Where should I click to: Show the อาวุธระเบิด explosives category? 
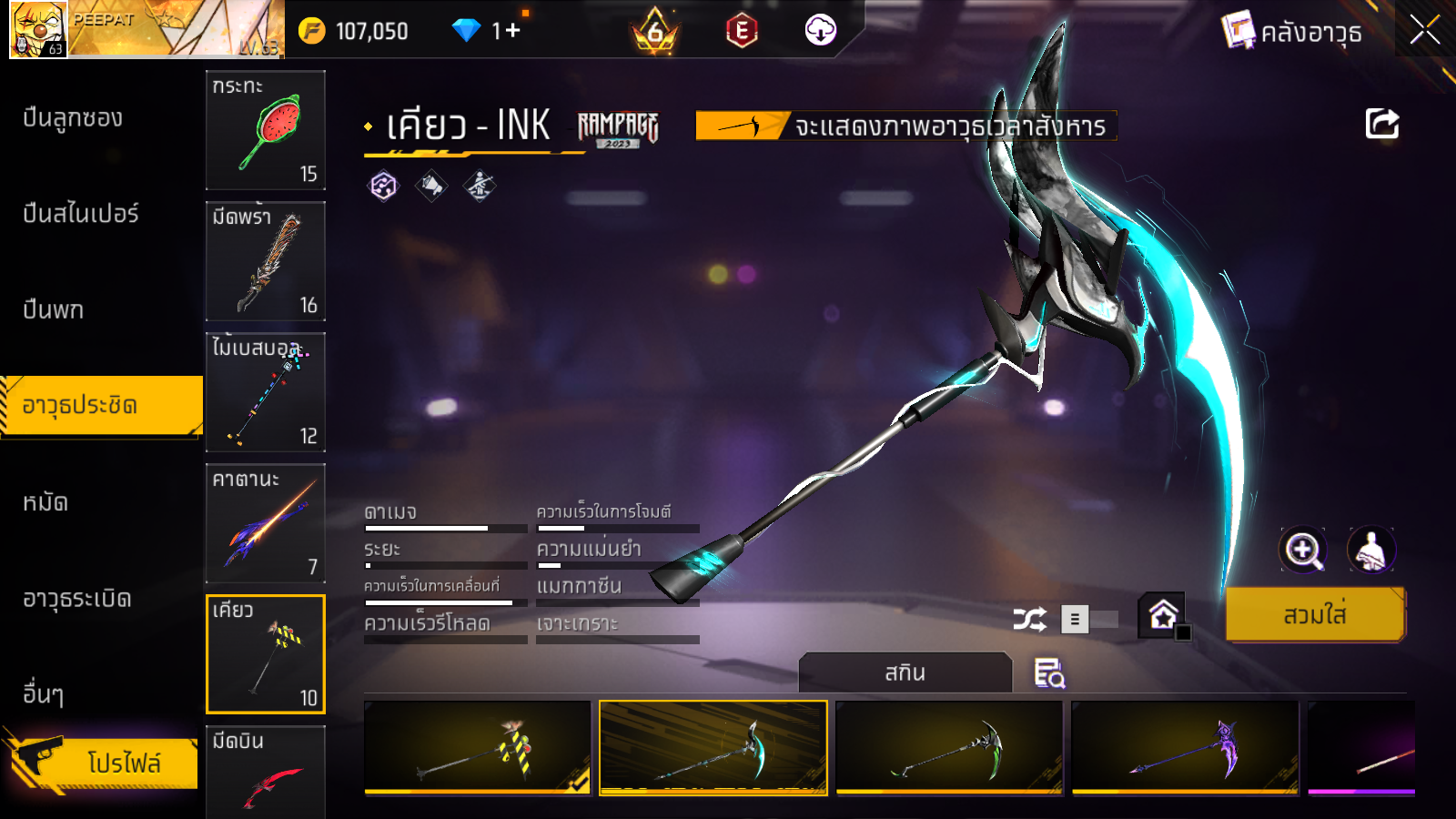tap(77, 599)
